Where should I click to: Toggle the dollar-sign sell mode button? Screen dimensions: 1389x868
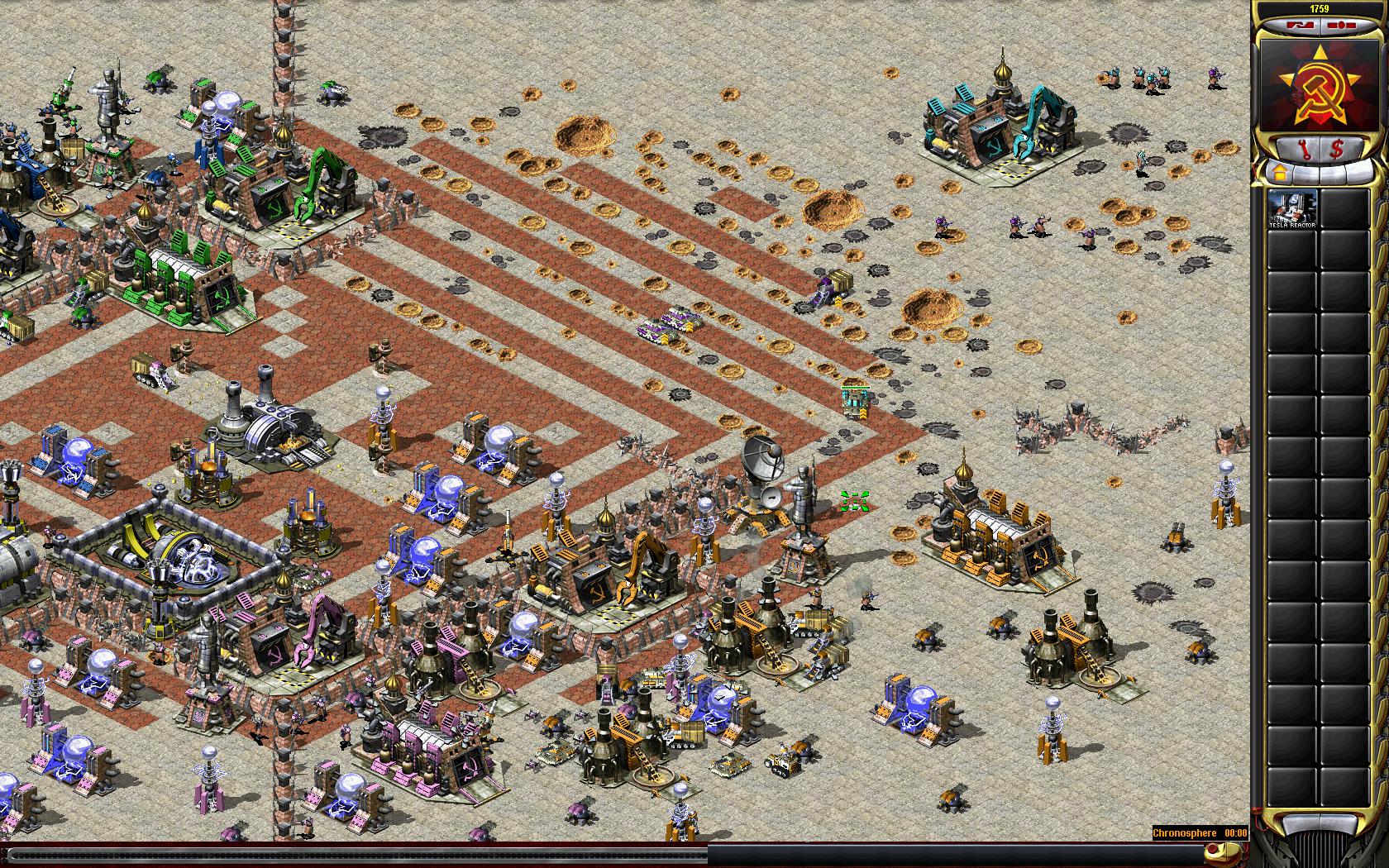pos(1336,150)
